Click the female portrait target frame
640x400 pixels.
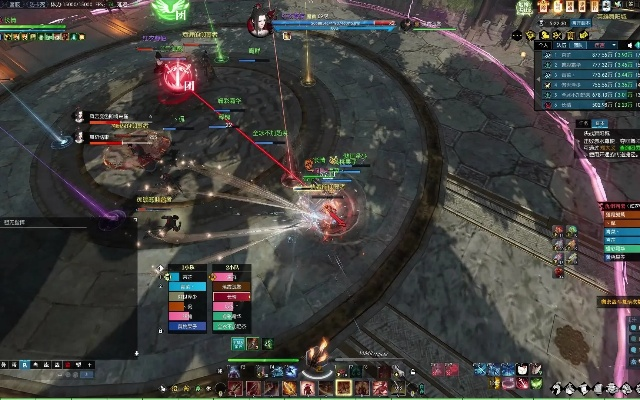(x=258, y=24)
